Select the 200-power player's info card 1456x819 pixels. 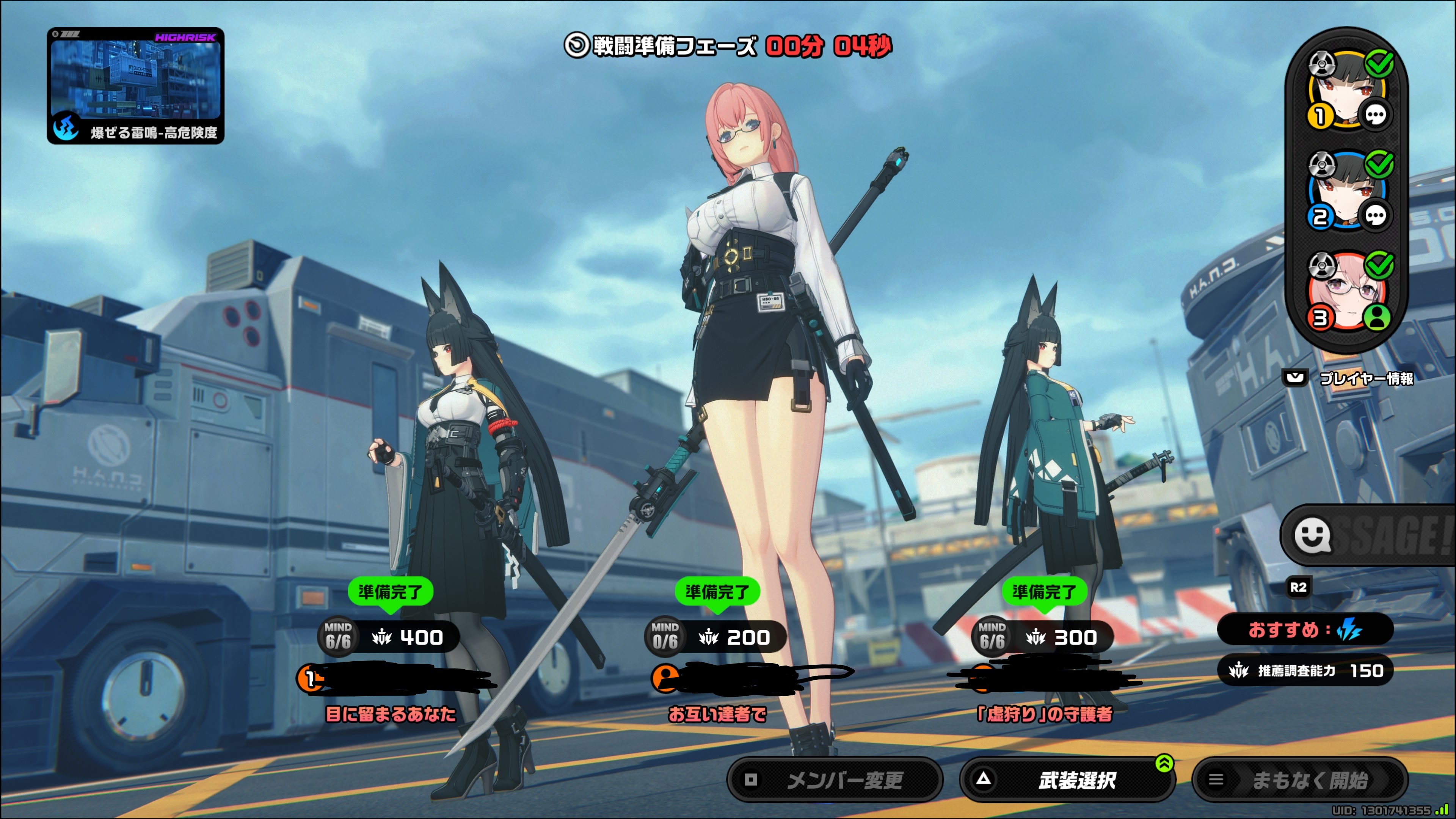point(716,637)
